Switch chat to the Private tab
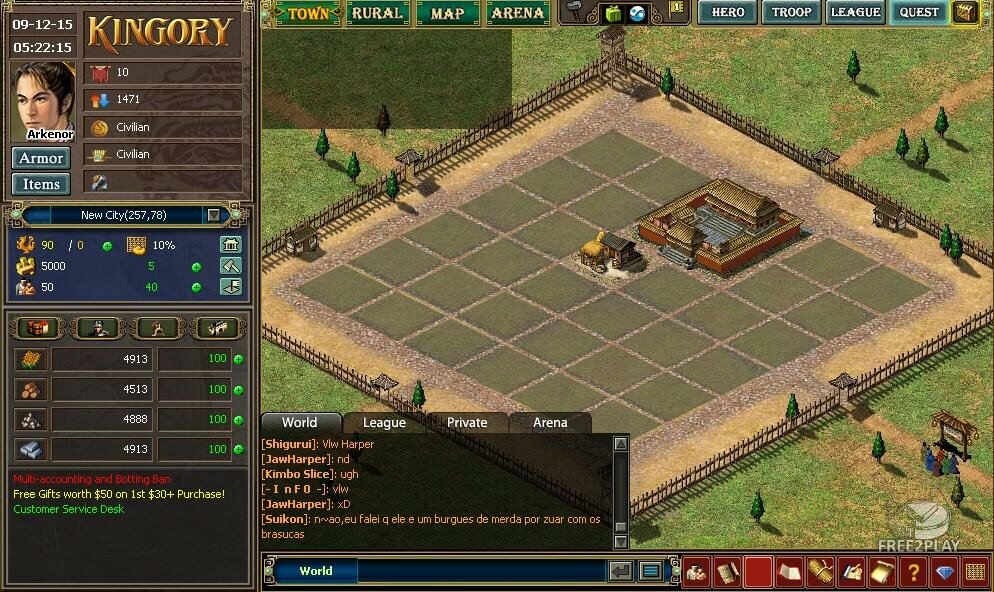Image resolution: width=994 pixels, height=592 pixels. (x=467, y=423)
